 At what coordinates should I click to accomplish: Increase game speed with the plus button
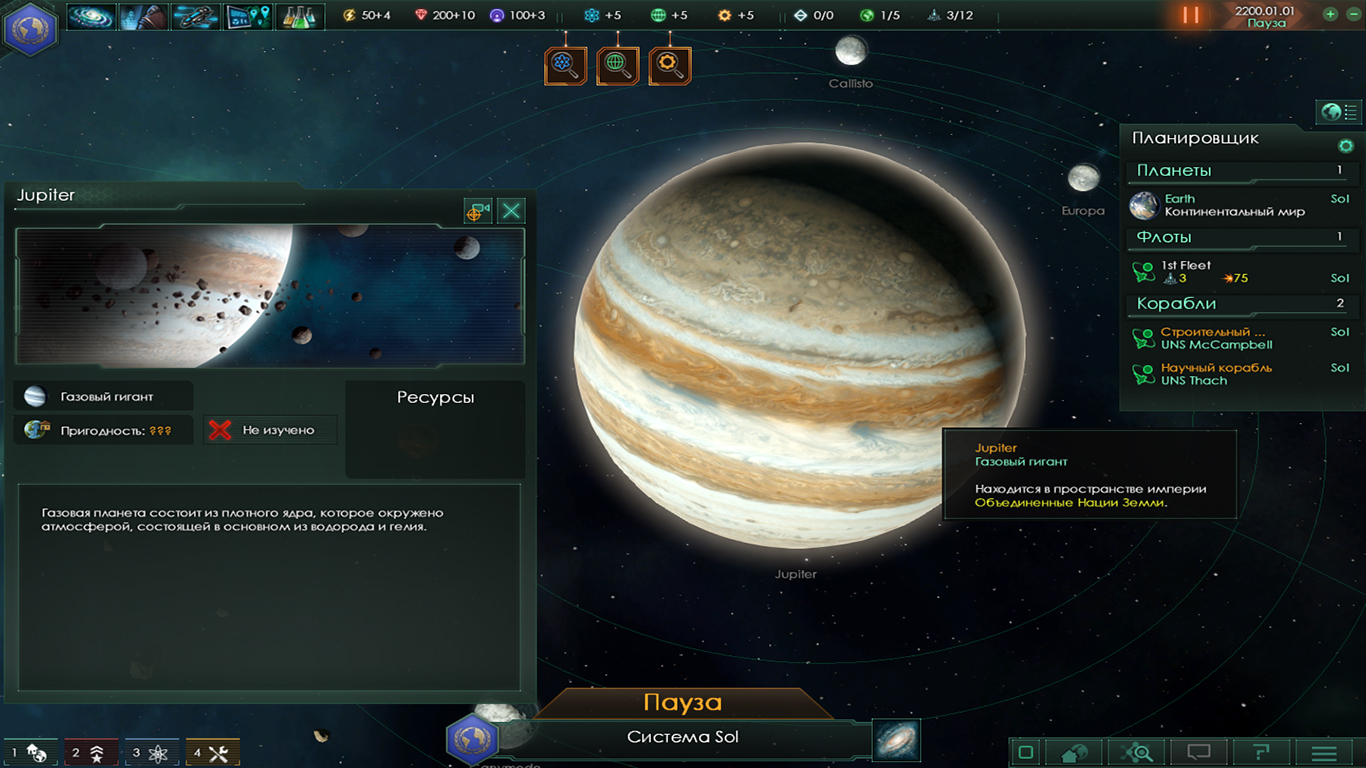point(1330,14)
